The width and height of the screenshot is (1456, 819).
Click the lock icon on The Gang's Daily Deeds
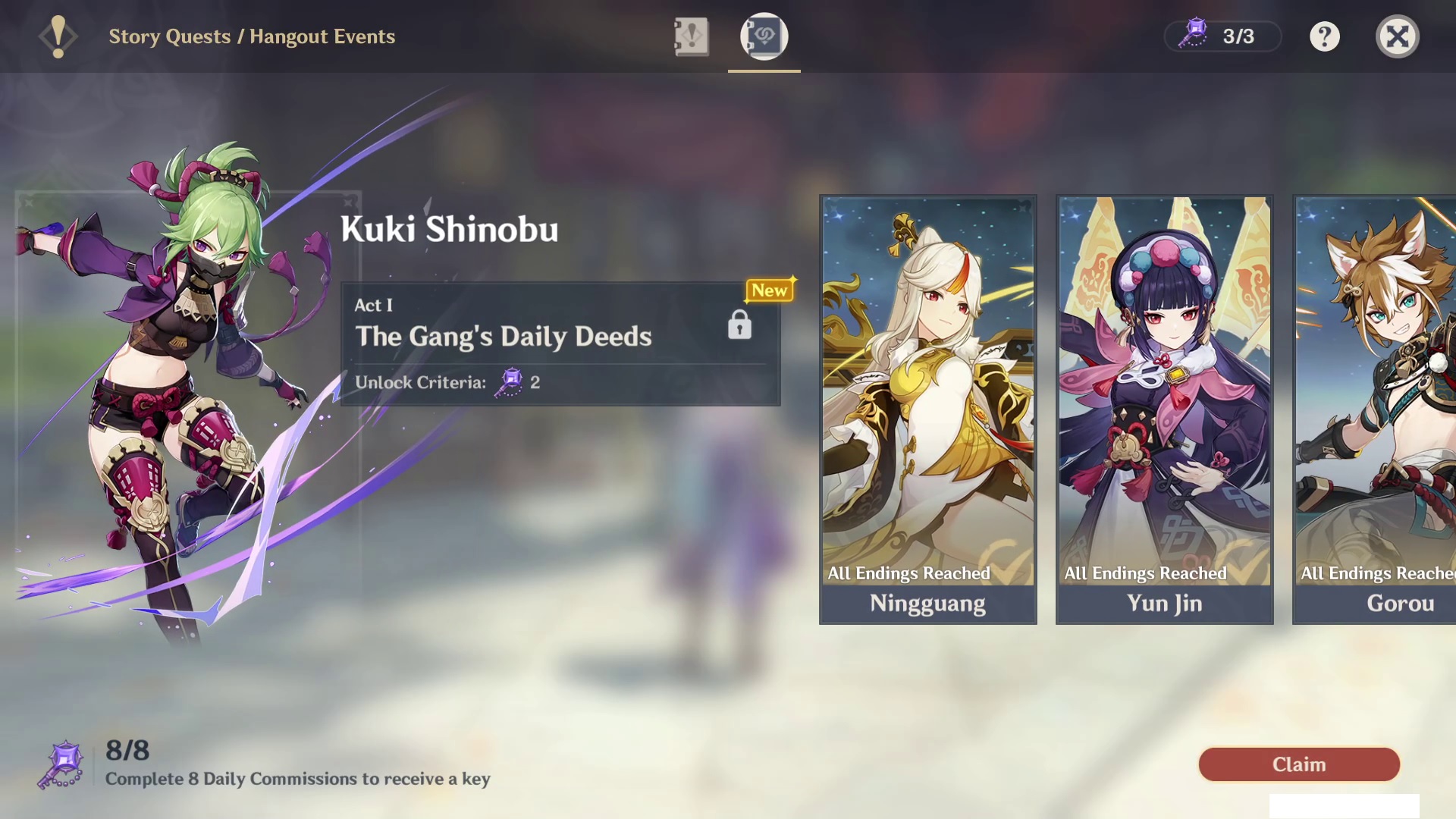click(739, 325)
